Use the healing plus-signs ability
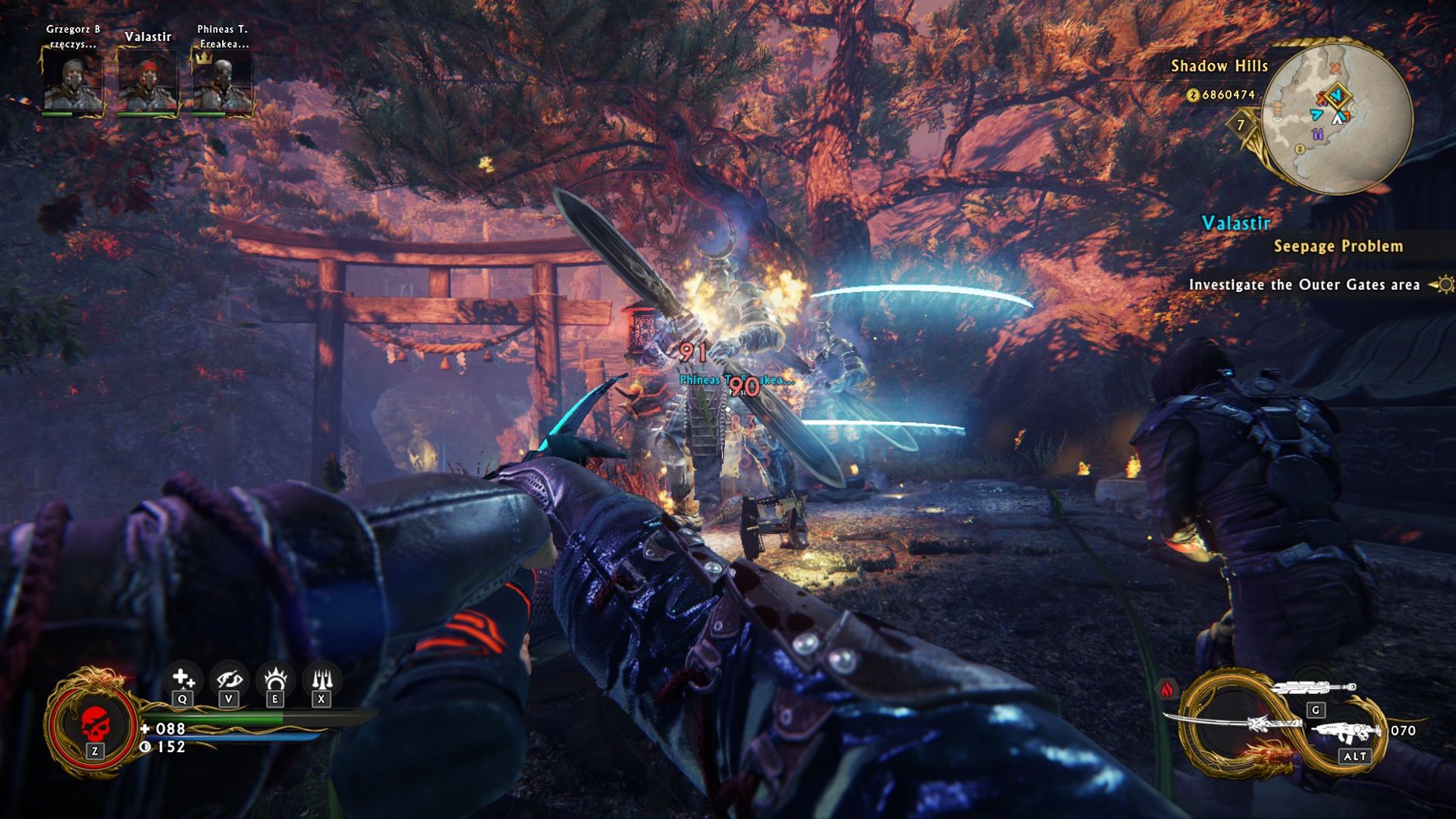 pos(183,680)
